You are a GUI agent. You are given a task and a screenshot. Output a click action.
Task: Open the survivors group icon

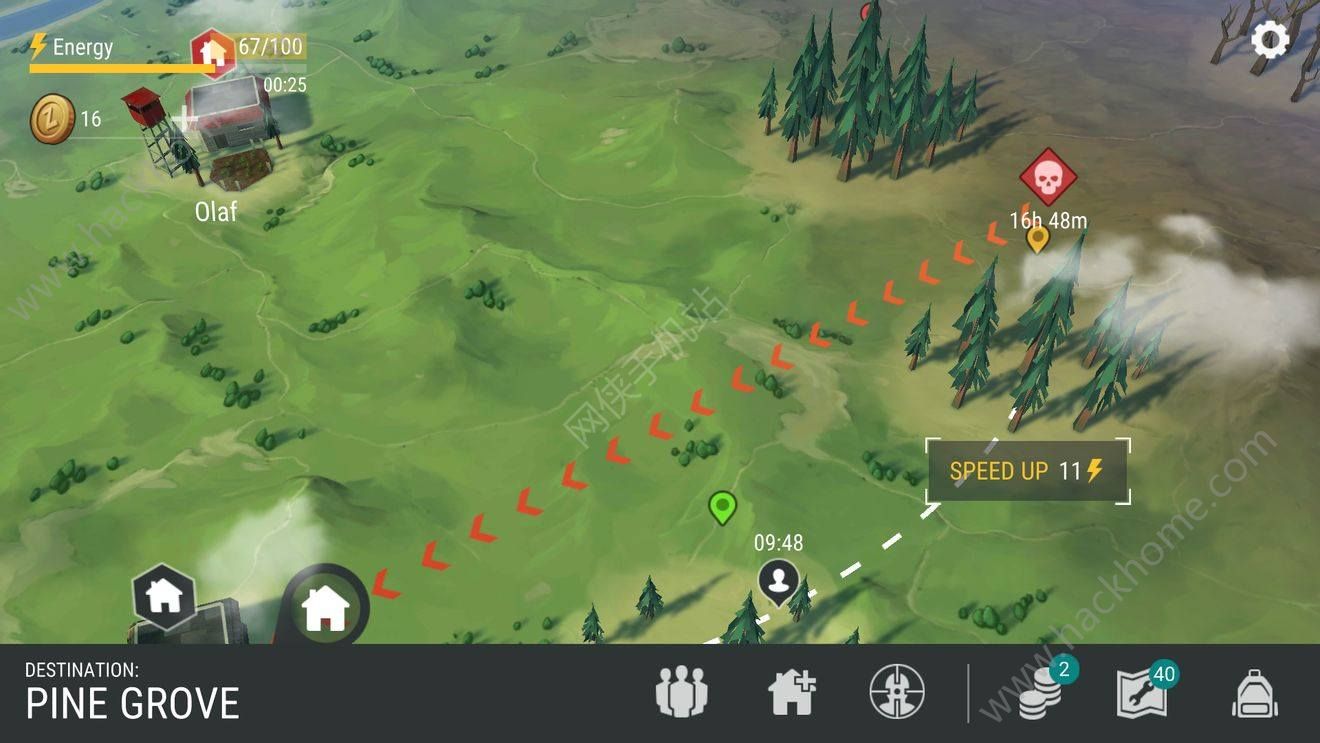tap(681, 692)
